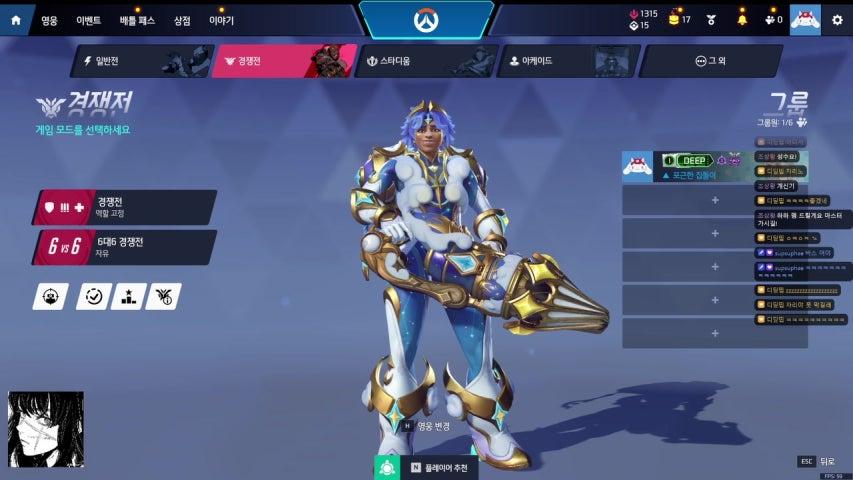Open the 이야기 (Story) menu
This screenshot has width=853, height=480.
[x=222, y=20]
